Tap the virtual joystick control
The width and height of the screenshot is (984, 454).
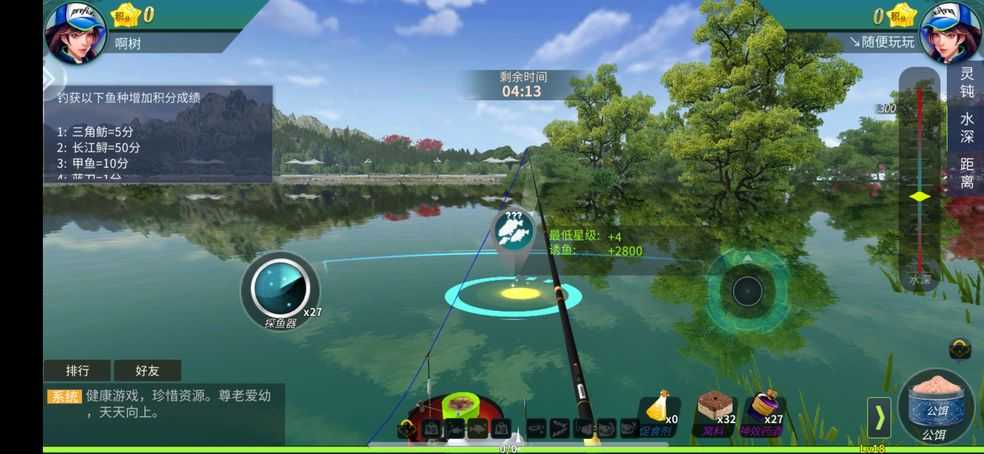tap(747, 290)
